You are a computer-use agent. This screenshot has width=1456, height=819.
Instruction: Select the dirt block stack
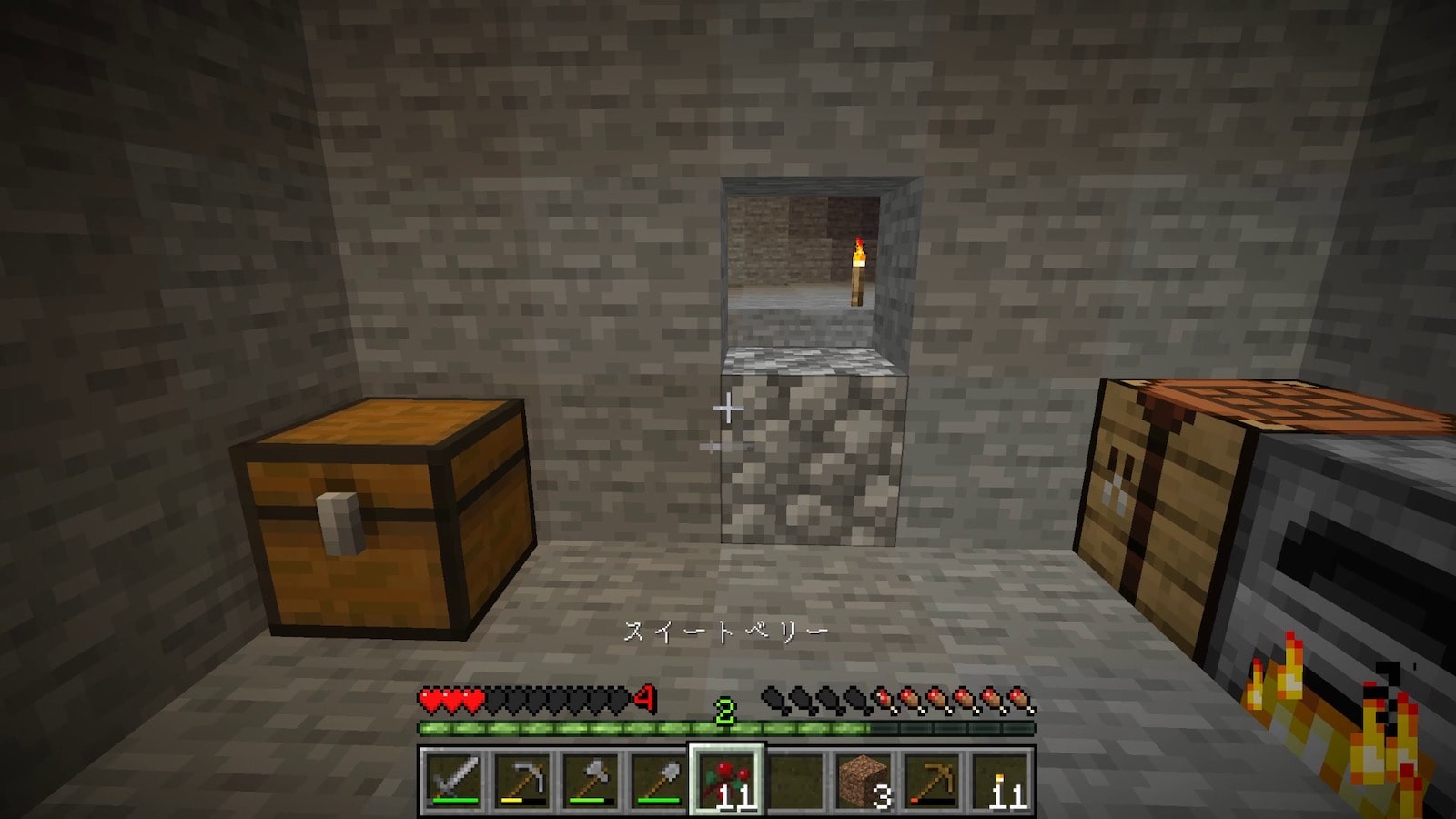pos(863,780)
